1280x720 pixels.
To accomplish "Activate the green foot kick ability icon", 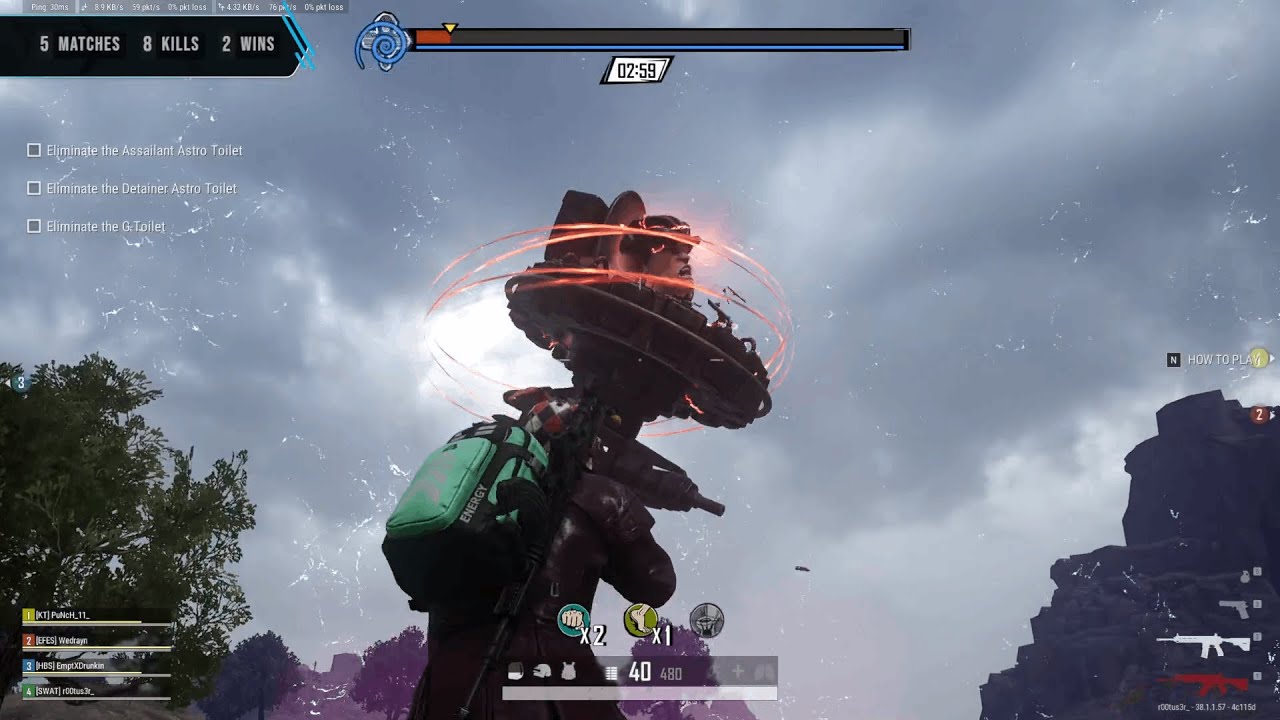I will pyautogui.click(x=639, y=620).
